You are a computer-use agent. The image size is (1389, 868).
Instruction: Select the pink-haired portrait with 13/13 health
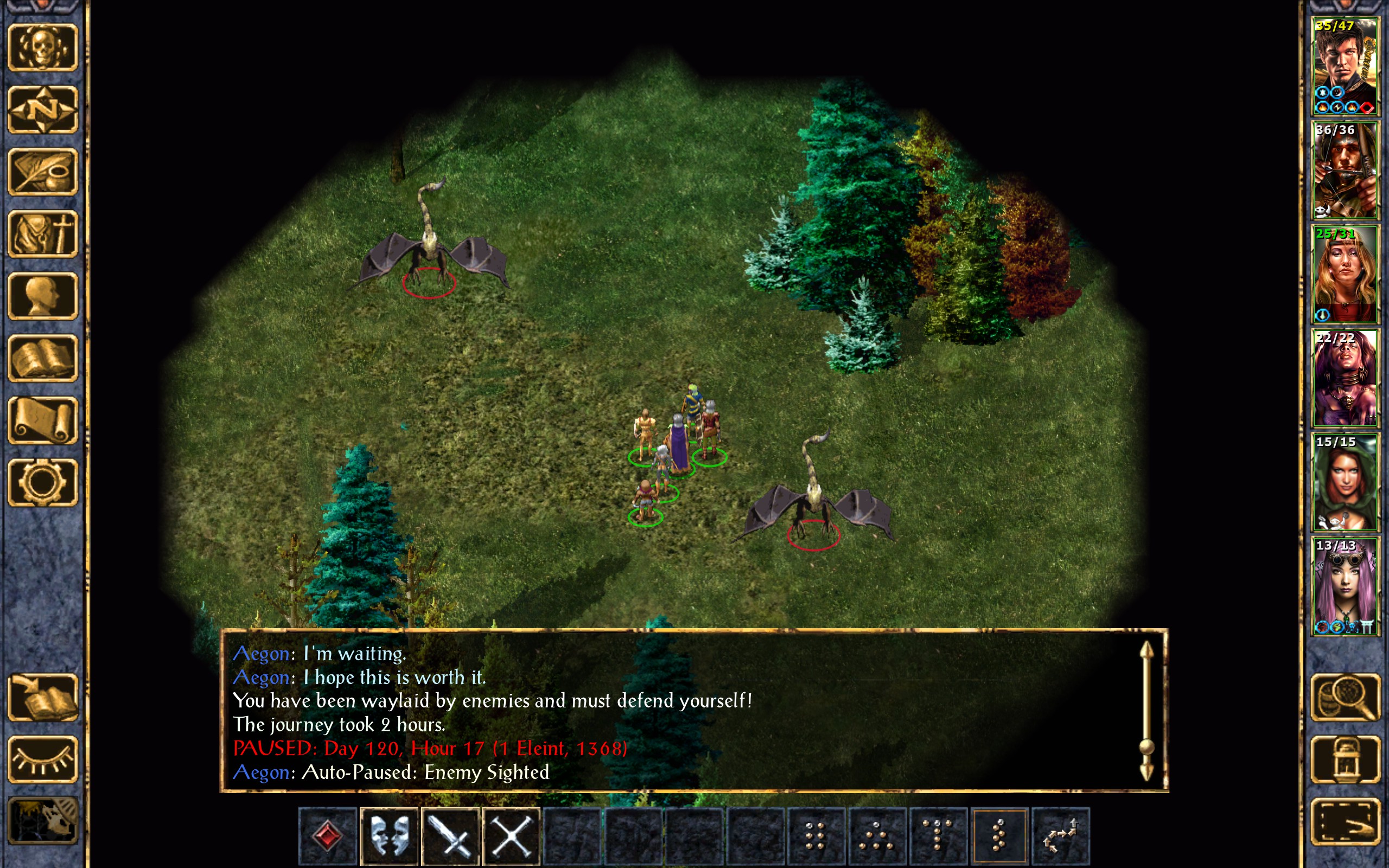point(1345,586)
